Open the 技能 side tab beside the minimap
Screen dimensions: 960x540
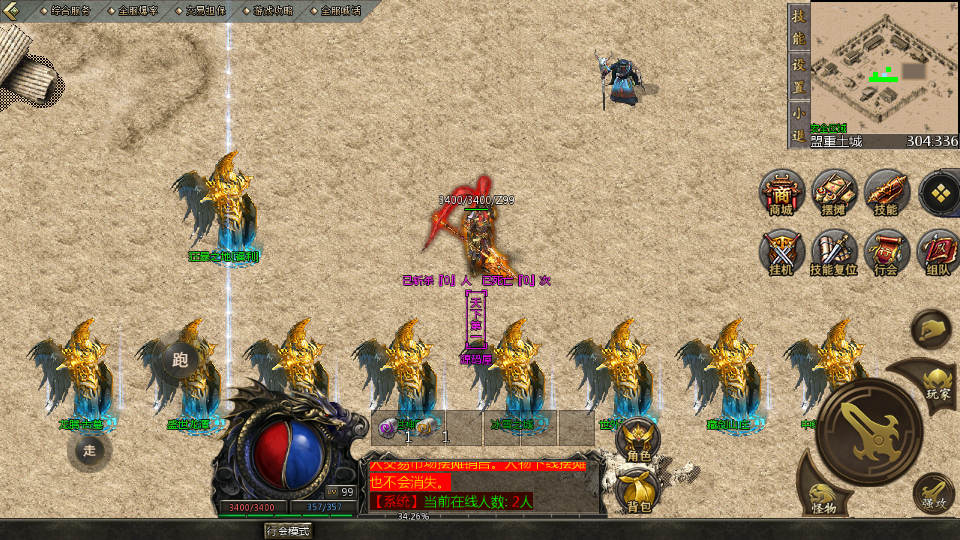click(x=798, y=27)
